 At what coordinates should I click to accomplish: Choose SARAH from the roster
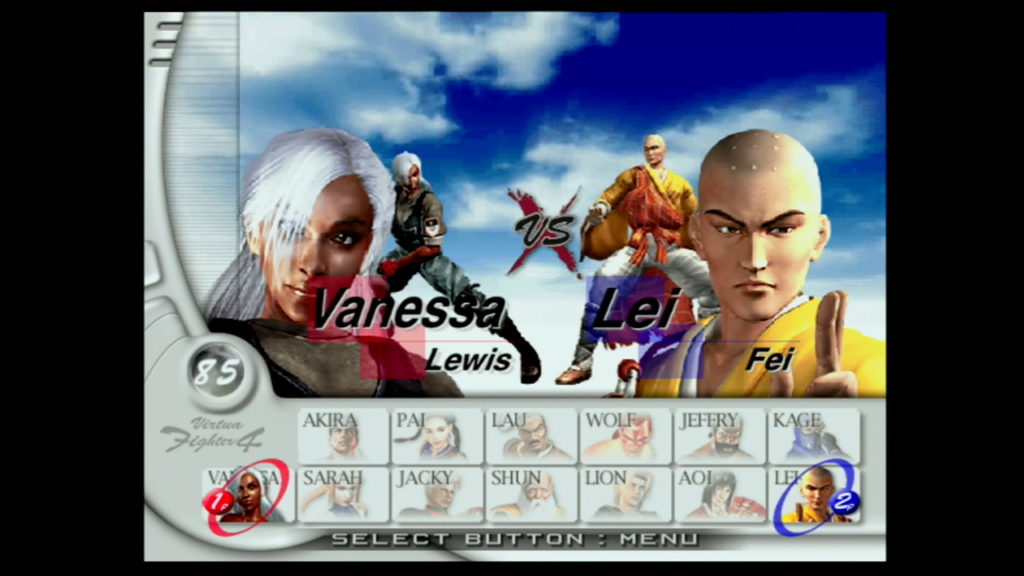343,494
